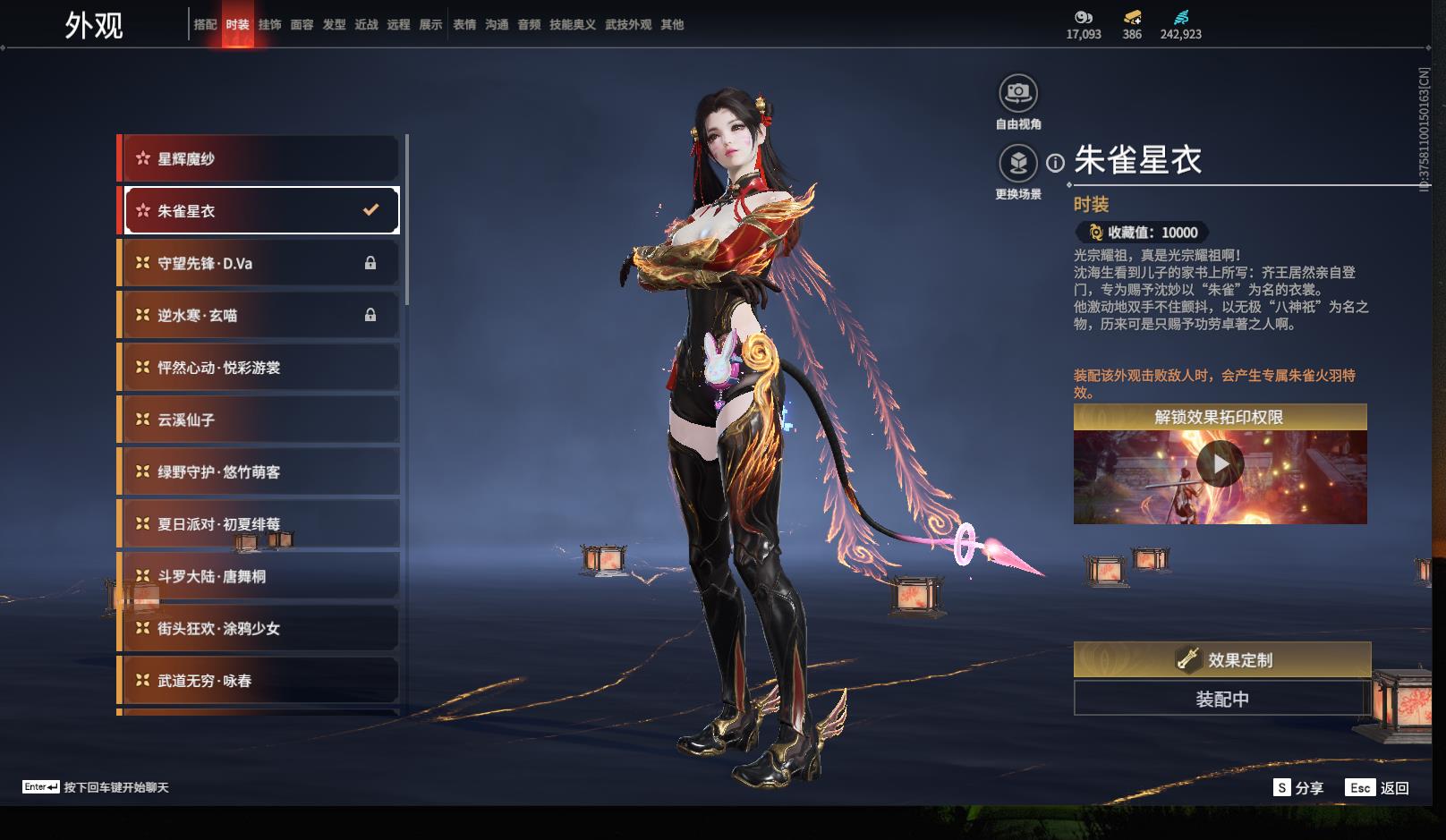Open the 技能奥义 tab
Screen dimensions: 1446x840
click(x=572, y=25)
